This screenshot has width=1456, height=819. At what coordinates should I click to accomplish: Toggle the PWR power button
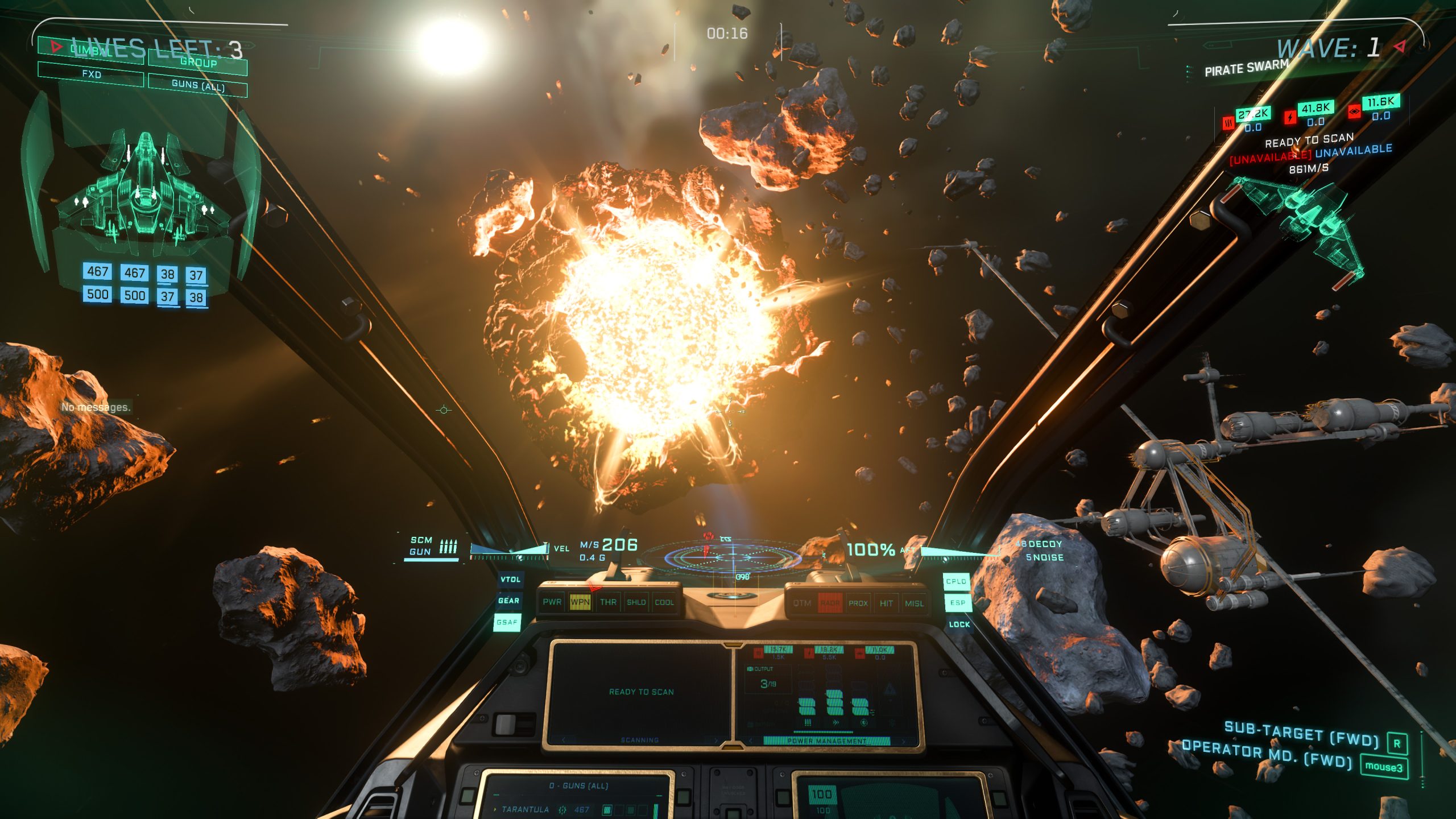552,602
